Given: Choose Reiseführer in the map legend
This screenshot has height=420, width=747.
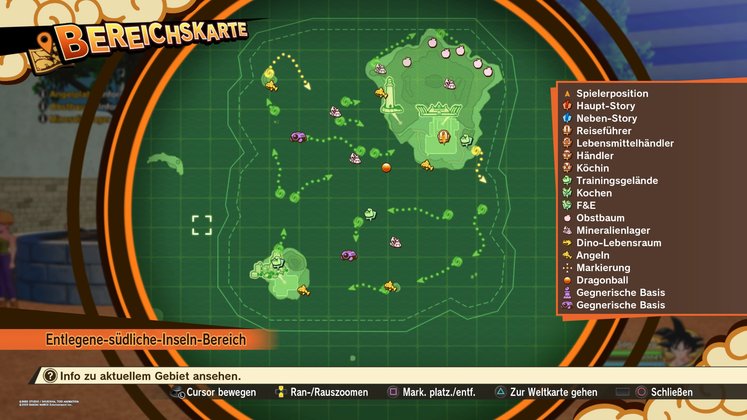Looking at the screenshot, I should pyautogui.click(x=606, y=131).
